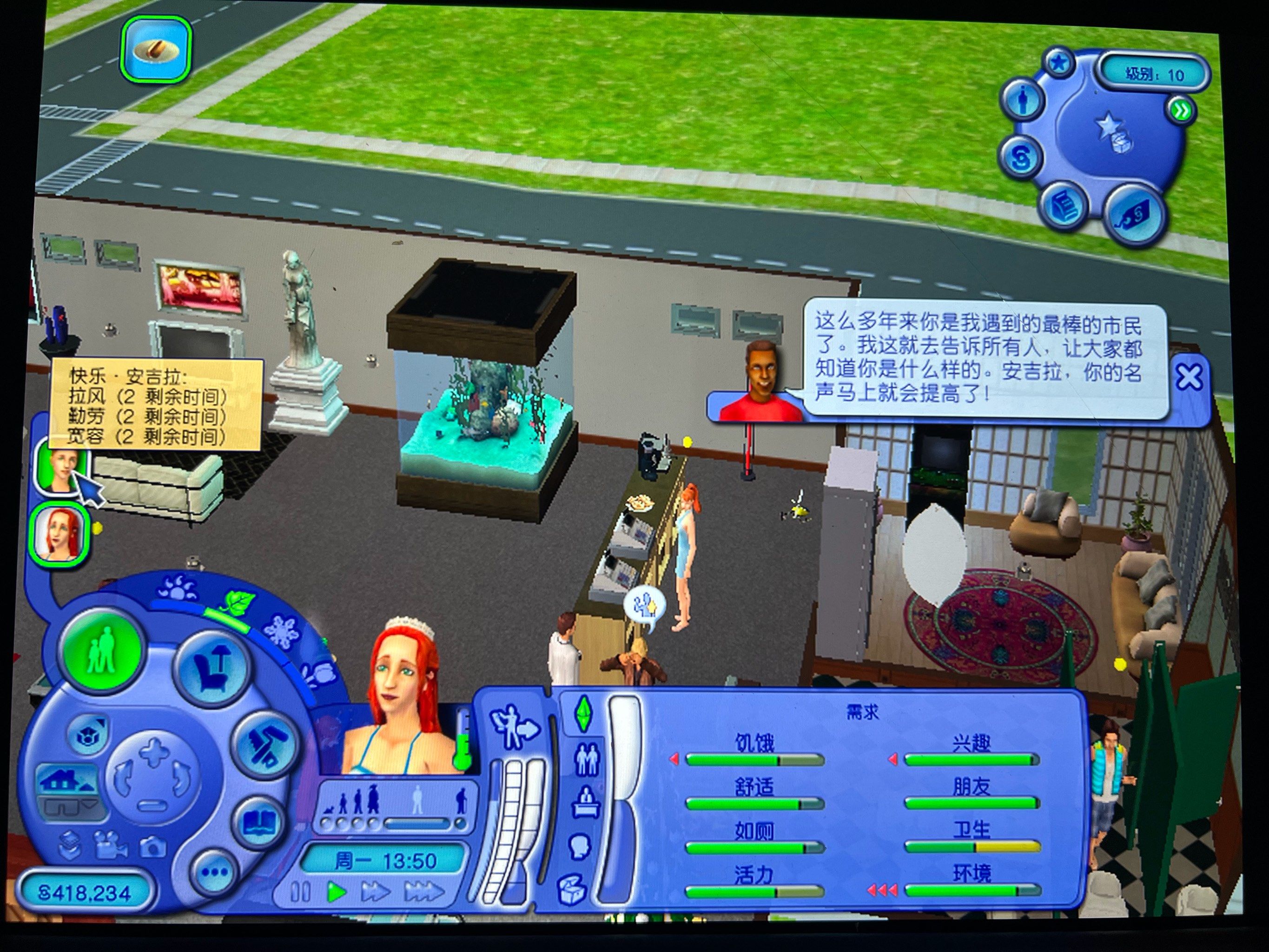This screenshot has height=952, width=1269.
Task: Open the inventory tab with the treasure chest
Action: click(x=574, y=888)
